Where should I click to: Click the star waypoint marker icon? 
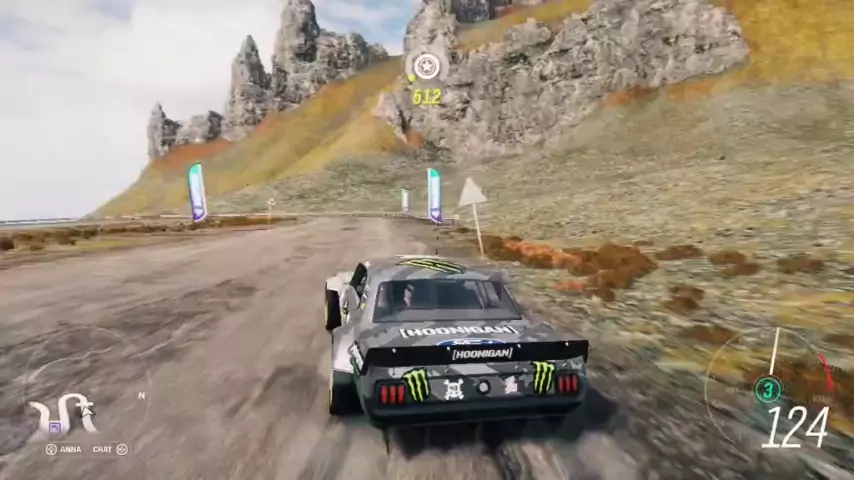pos(427,67)
